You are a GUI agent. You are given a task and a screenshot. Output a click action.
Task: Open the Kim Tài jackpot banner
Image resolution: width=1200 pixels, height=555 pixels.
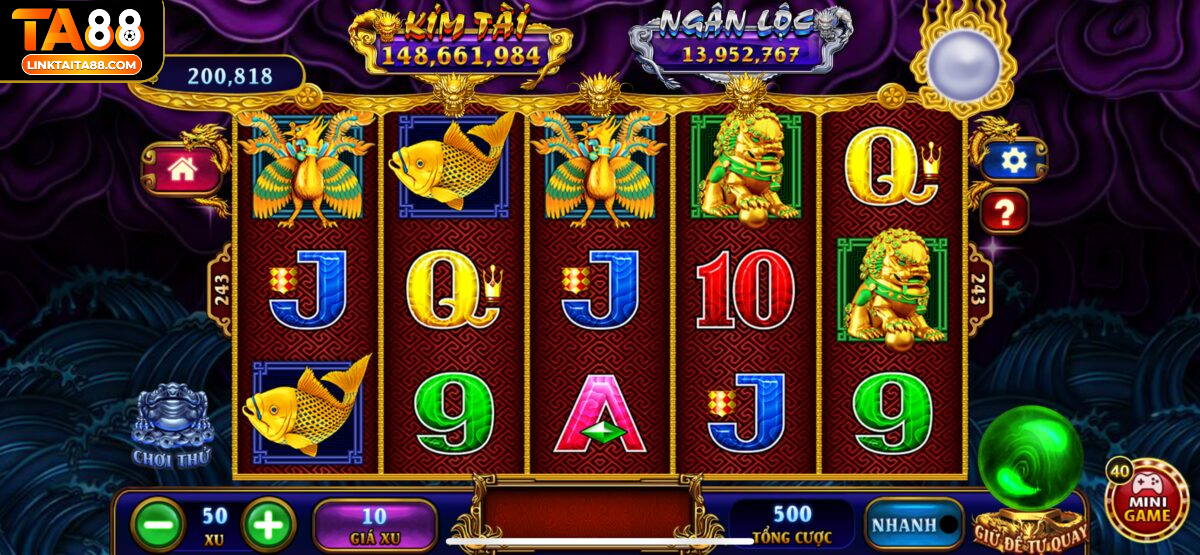click(x=460, y=42)
